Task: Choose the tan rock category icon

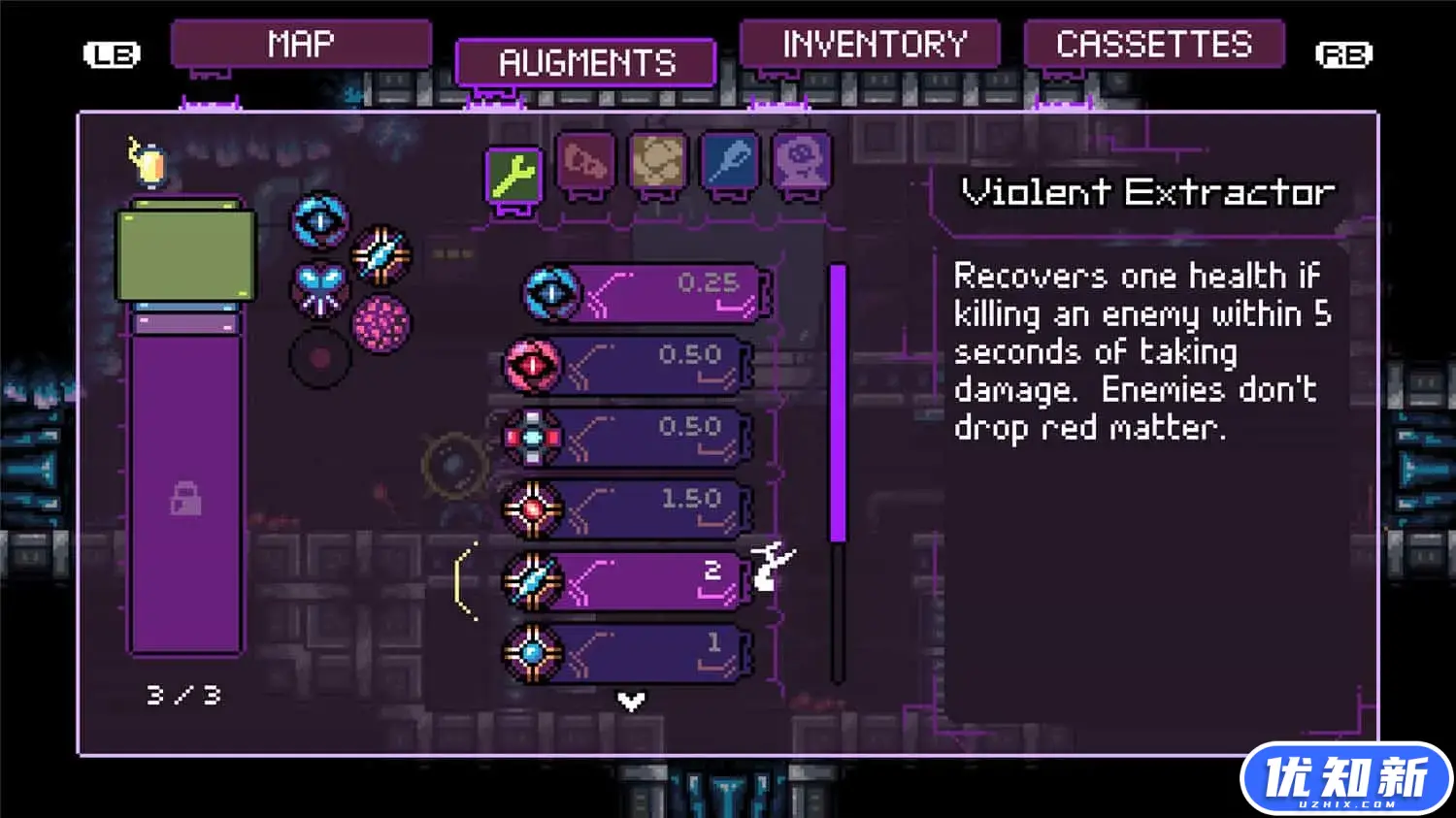Action: click(658, 161)
